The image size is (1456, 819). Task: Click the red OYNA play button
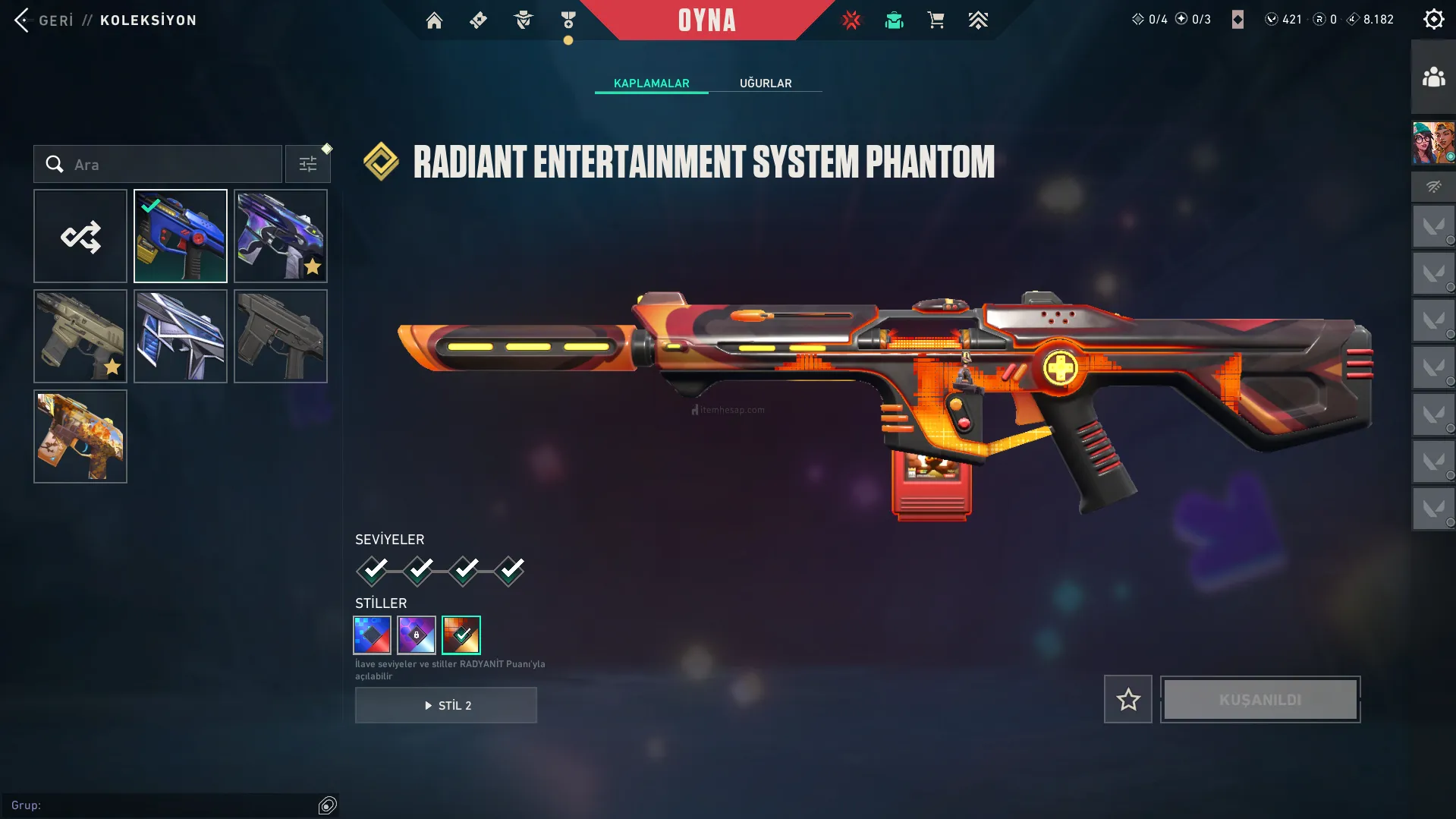click(x=706, y=20)
